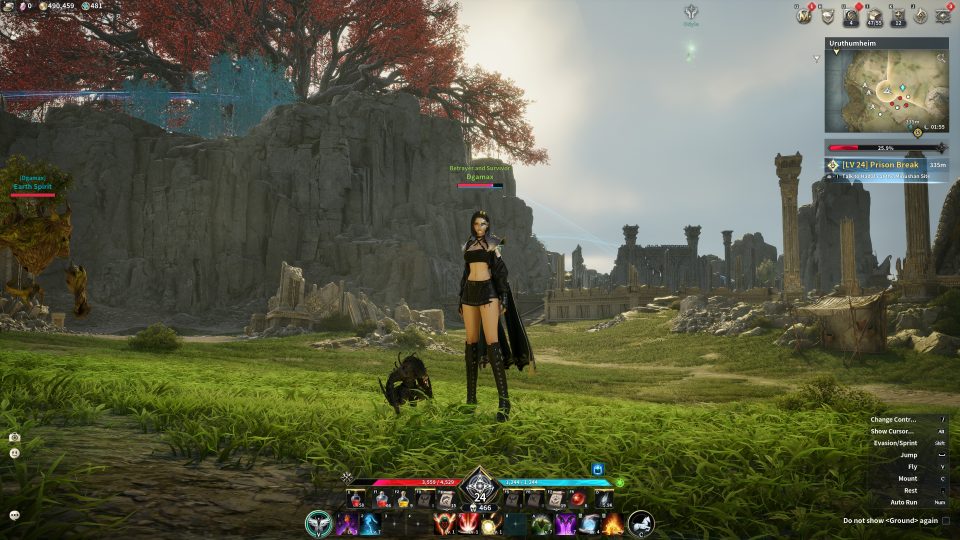Click the minimap filter funnel icon
The height and width of the screenshot is (540, 960).
click(818, 59)
